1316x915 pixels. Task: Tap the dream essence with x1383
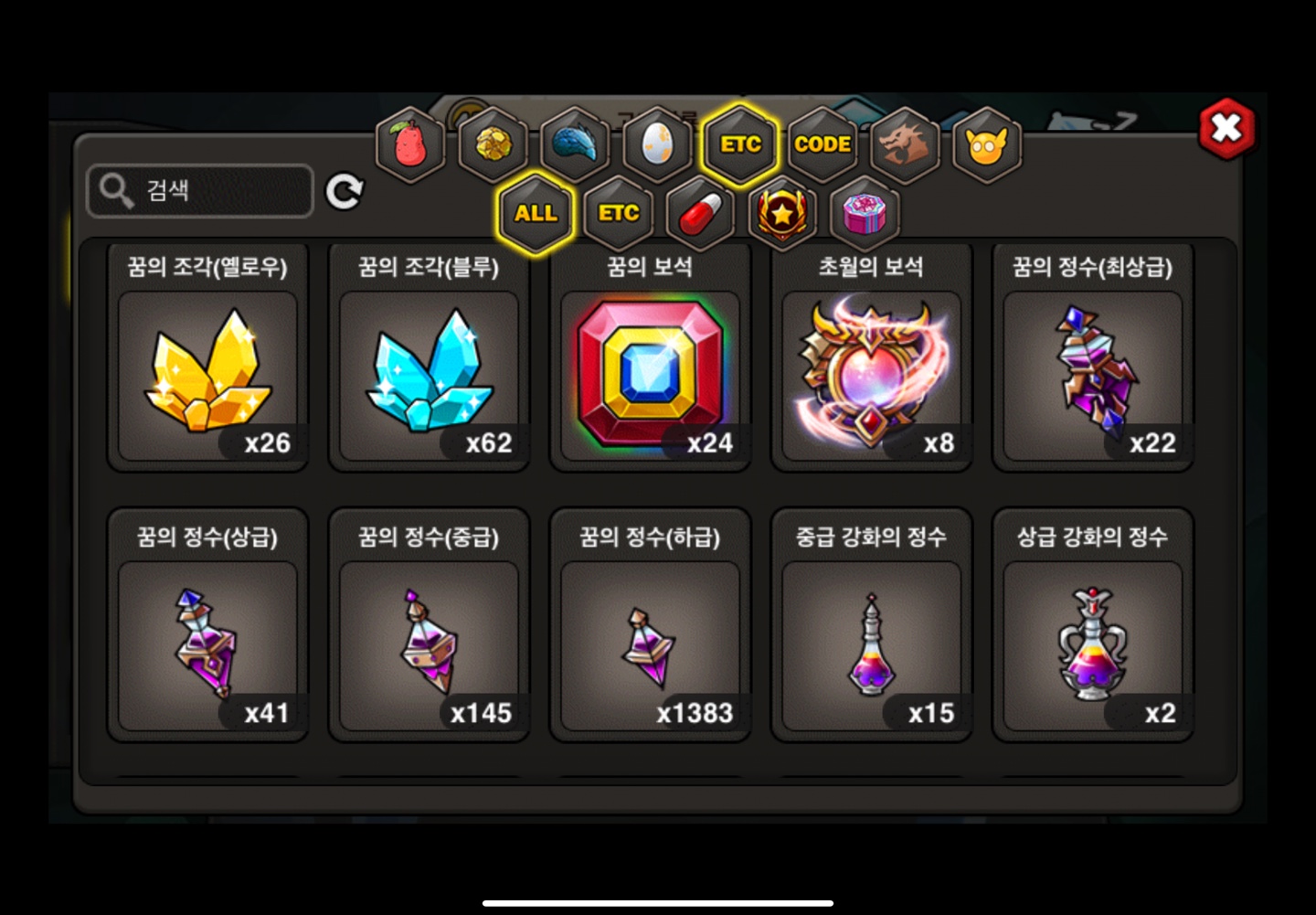tap(651, 644)
